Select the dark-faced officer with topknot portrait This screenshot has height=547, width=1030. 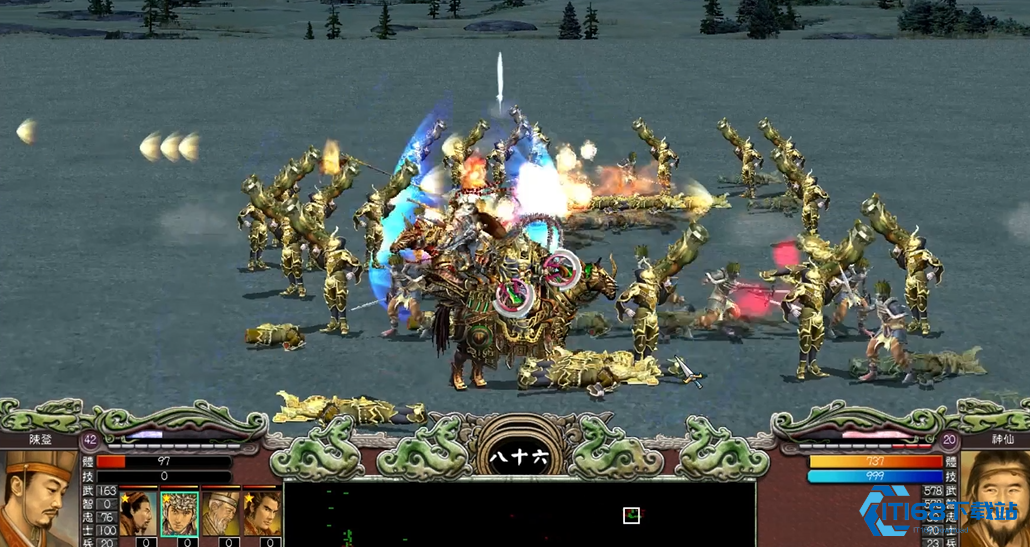pyautogui.click(x=136, y=513)
